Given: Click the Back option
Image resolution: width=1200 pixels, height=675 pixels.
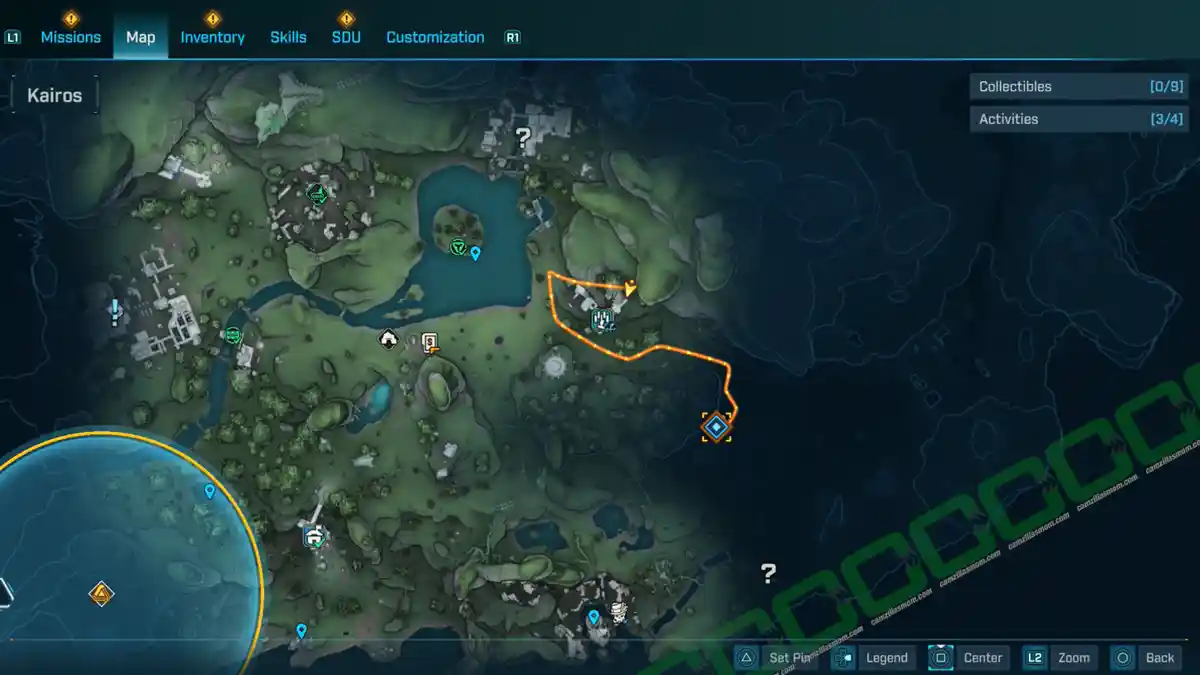Looking at the screenshot, I should click(1148, 658).
